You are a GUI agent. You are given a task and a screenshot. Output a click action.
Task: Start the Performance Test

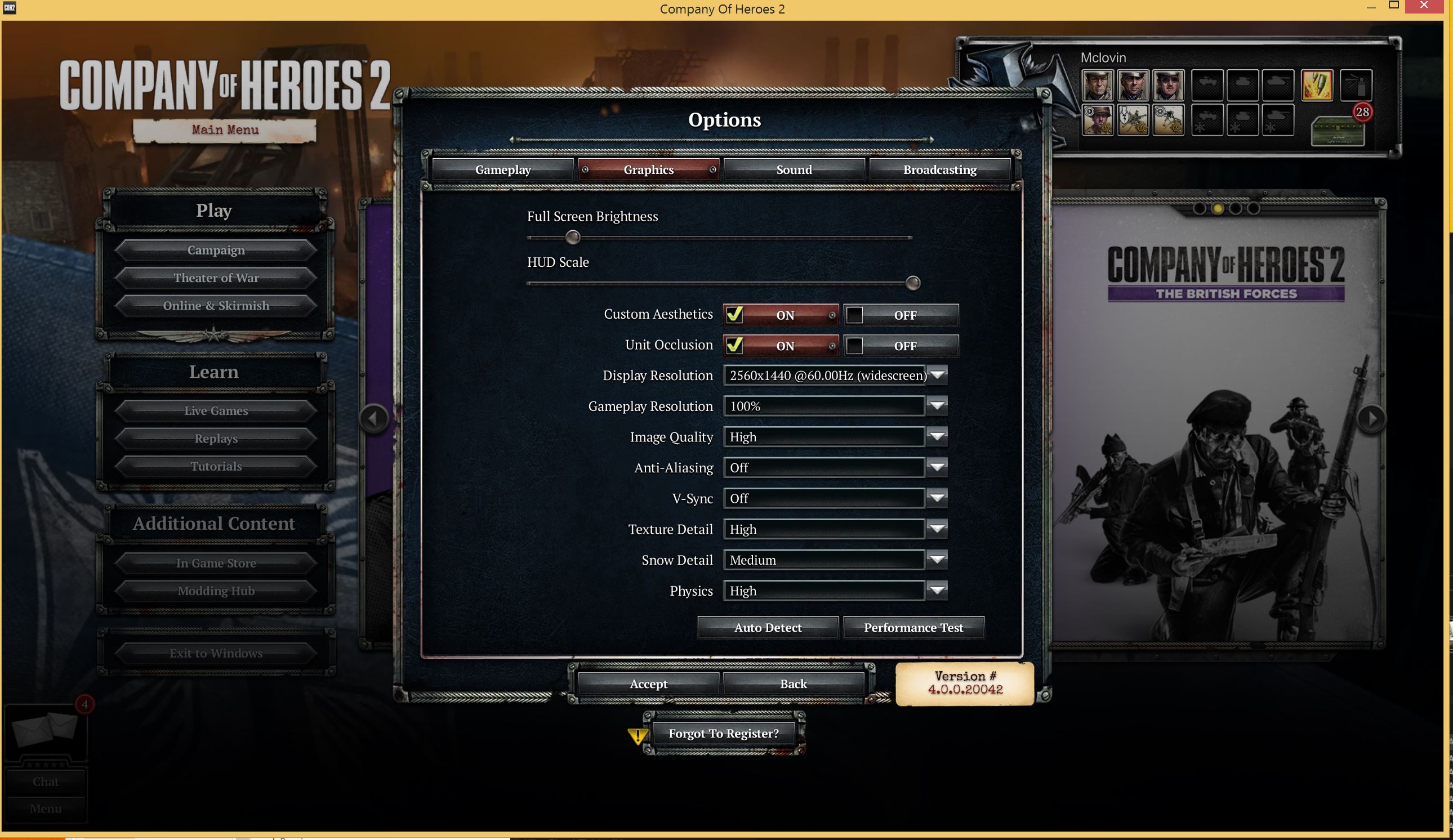click(913, 627)
